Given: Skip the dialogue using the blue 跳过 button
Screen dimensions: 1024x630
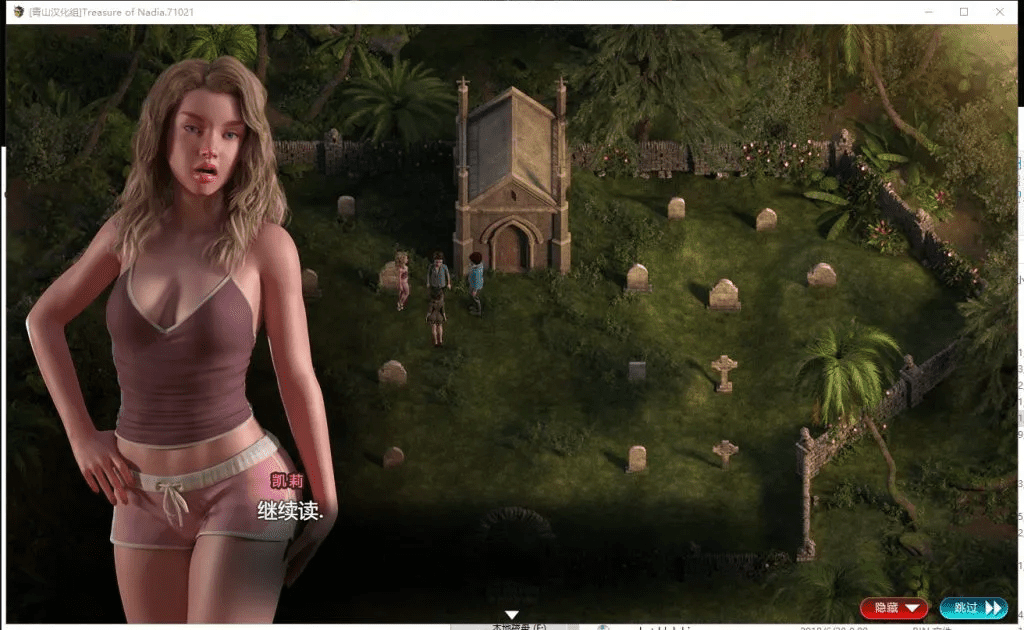Looking at the screenshot, I should click(x=973, y=608).
